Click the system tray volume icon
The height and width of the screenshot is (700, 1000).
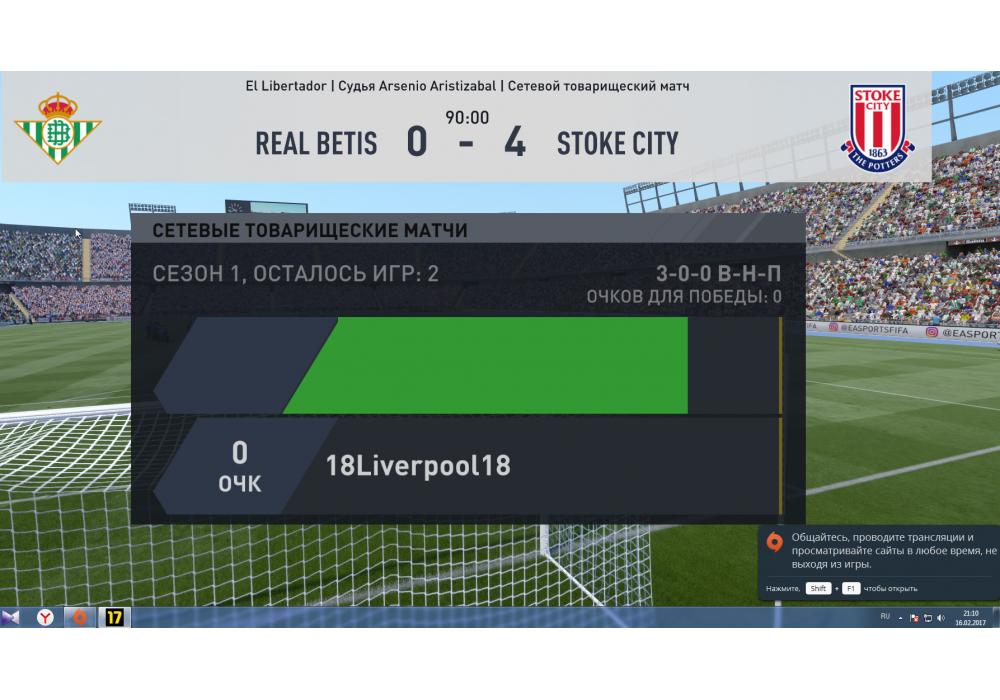941,618
